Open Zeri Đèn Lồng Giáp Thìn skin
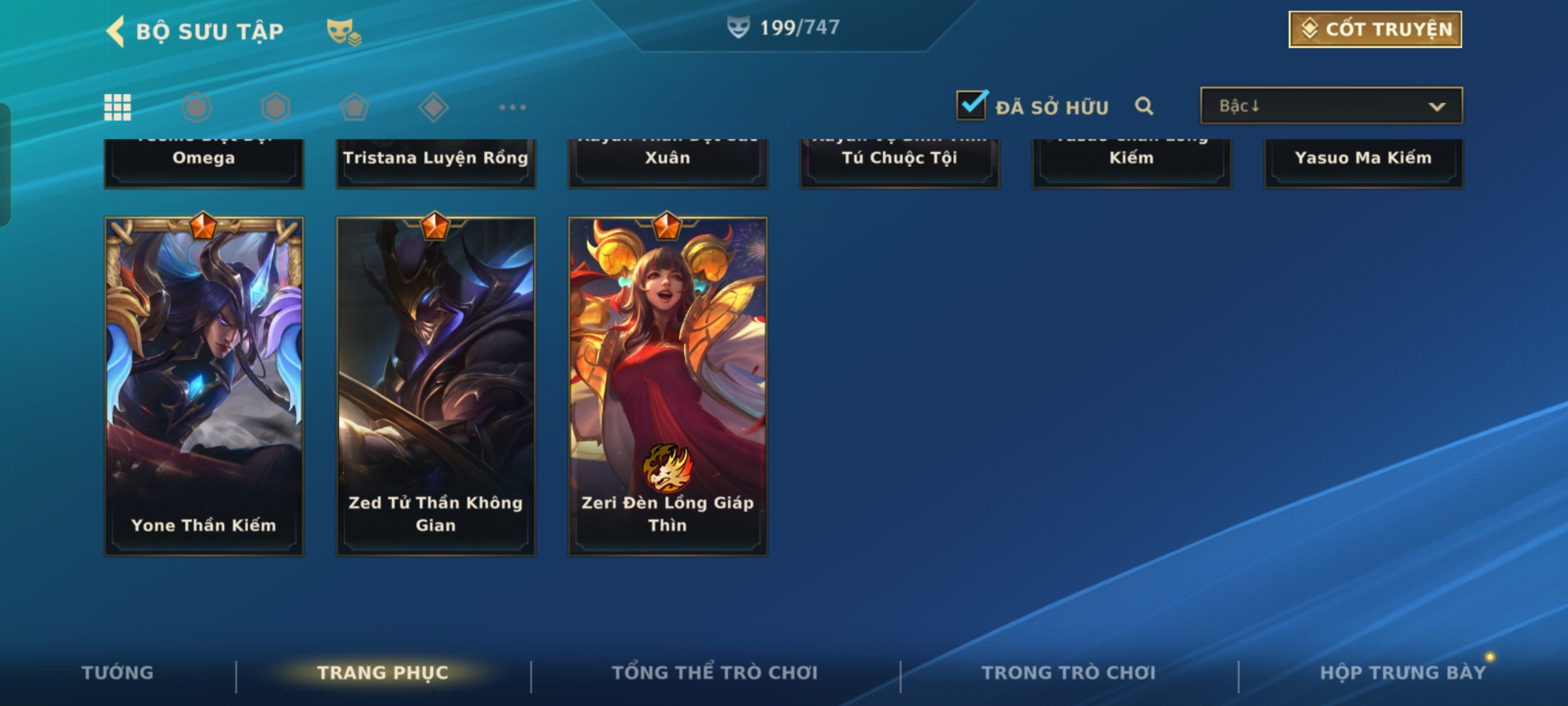 coord(668,386)
